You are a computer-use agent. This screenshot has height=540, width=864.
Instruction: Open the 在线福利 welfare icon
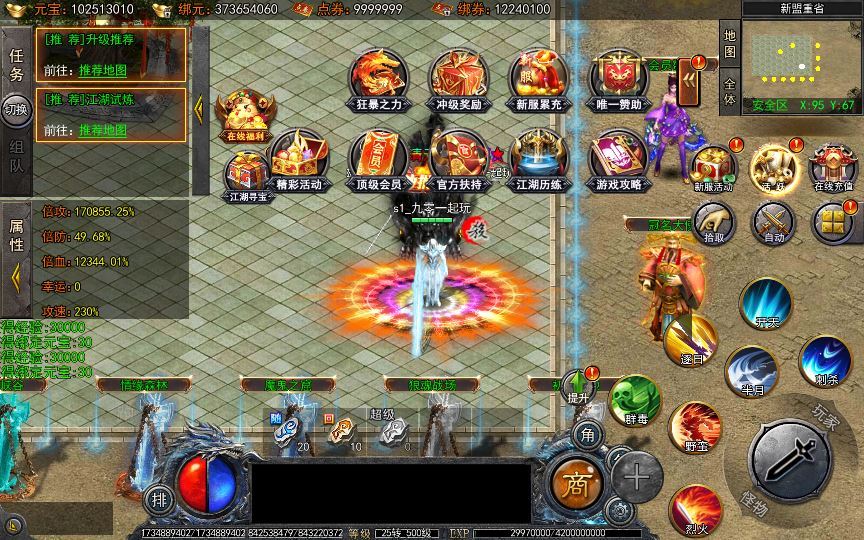point(246,115)
